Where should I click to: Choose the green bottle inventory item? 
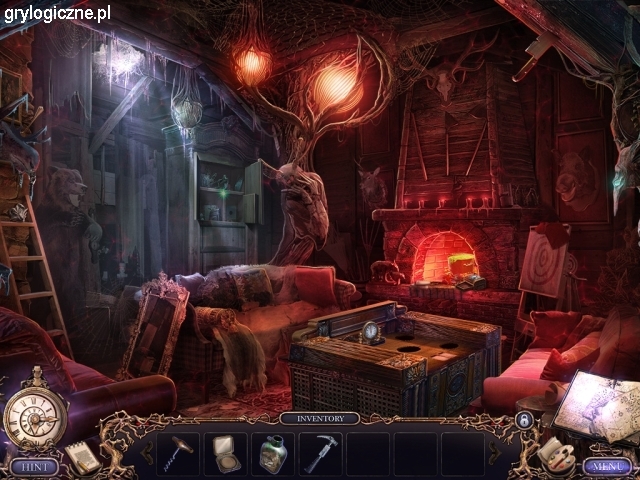coord(273,453)
